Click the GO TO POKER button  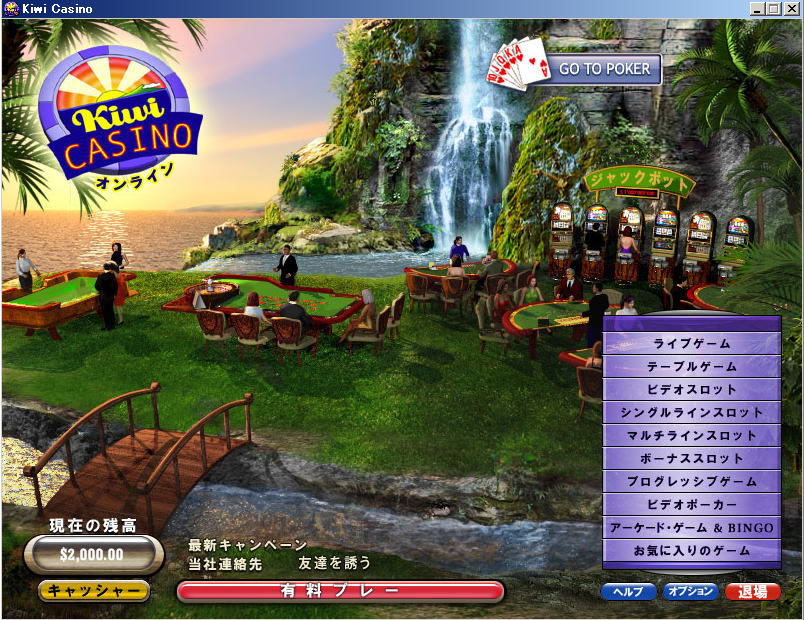[604, 69]
